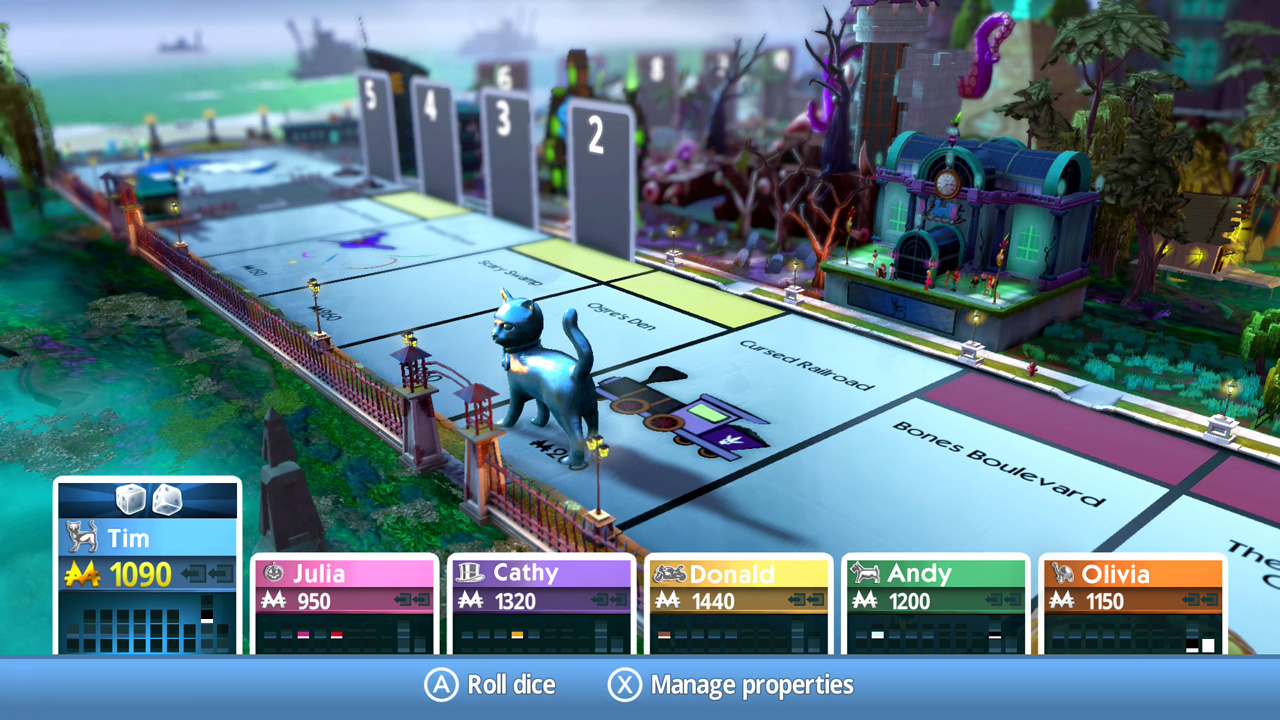Expand Donald's player panel for details
The image size is (1280, 720).
coord(738,600)
